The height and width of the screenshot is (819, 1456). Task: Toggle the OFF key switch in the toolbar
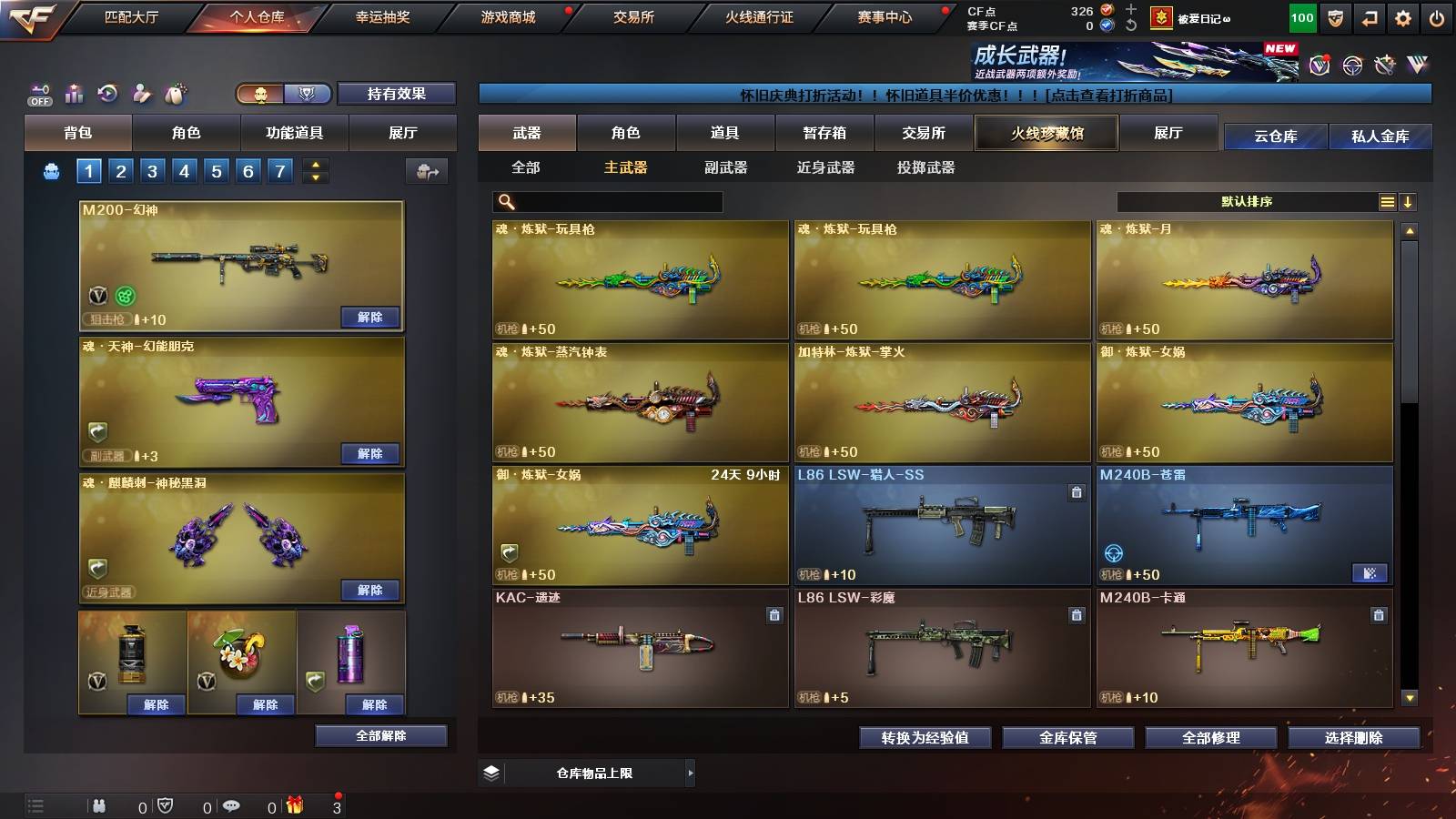(37, 92)
